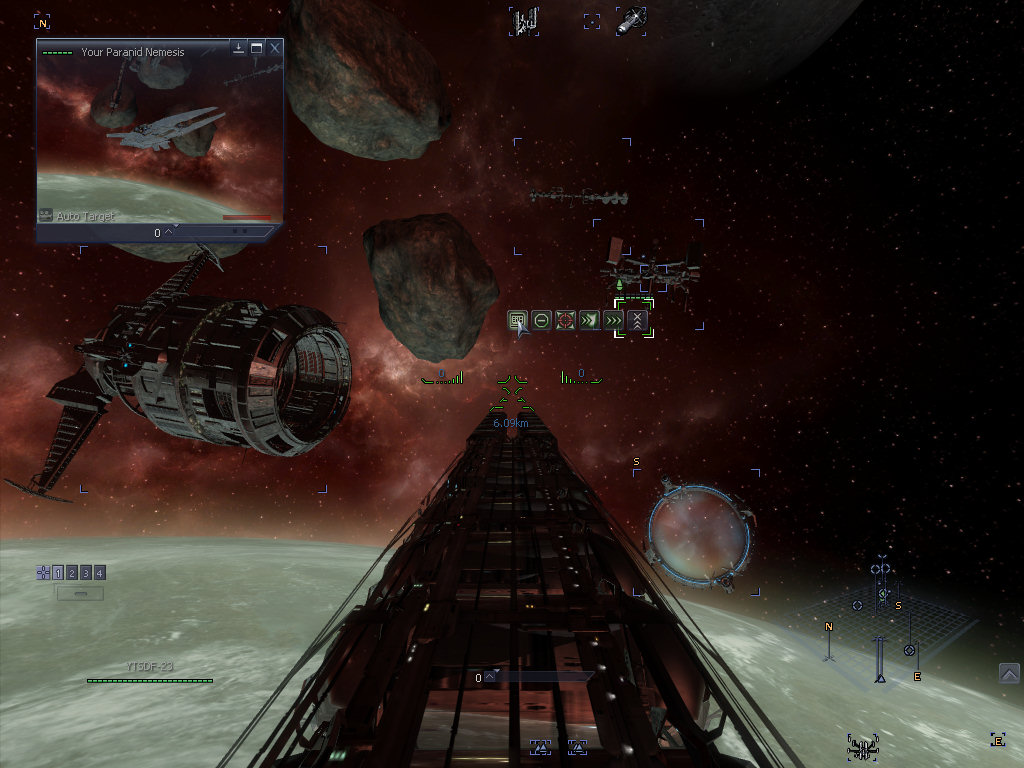Click the X with up-chevrons icon
The height and width of the screenshot is (768, 1024).
pos(637,320)
